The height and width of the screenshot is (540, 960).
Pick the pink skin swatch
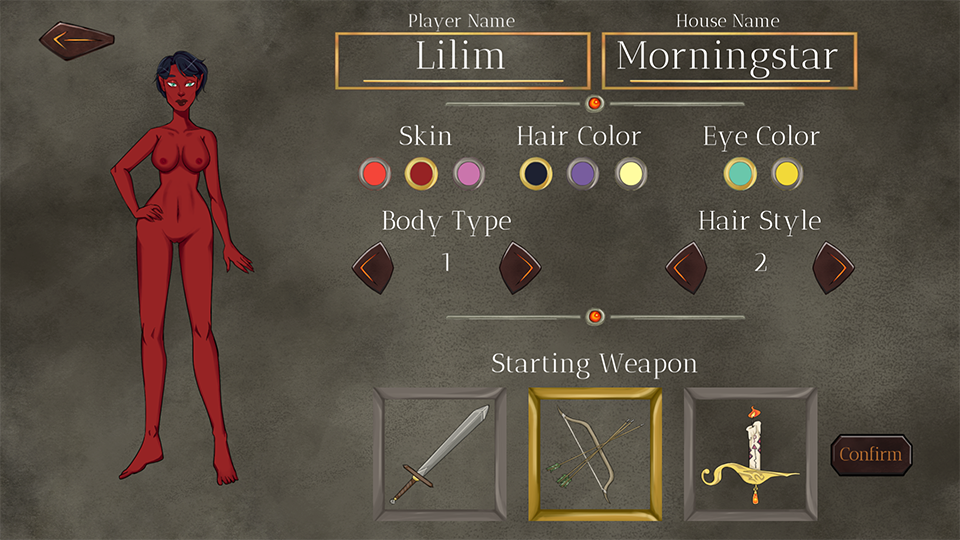tap(468, 174)
